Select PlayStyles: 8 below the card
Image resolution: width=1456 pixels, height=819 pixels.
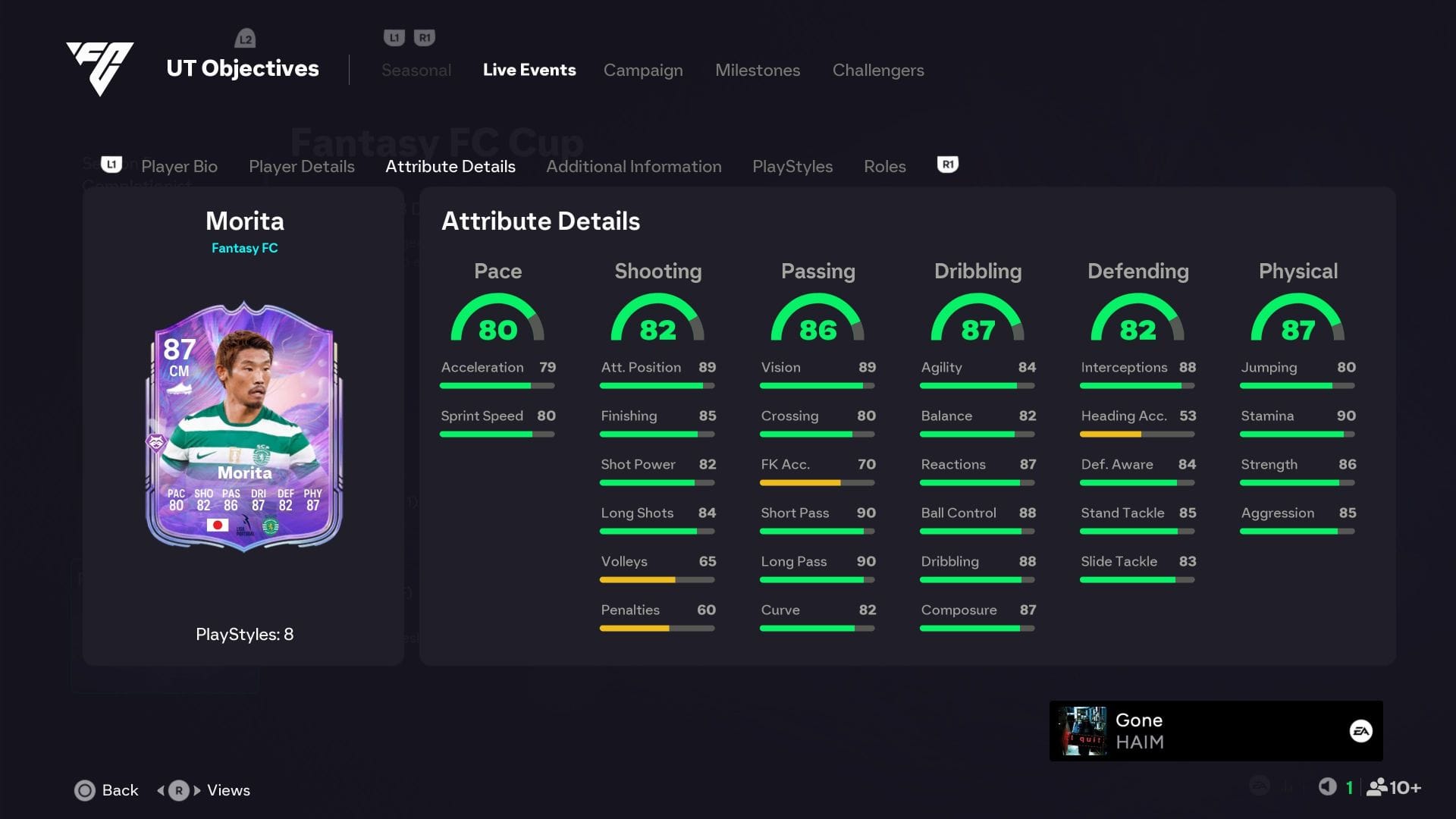pos(244,634)
